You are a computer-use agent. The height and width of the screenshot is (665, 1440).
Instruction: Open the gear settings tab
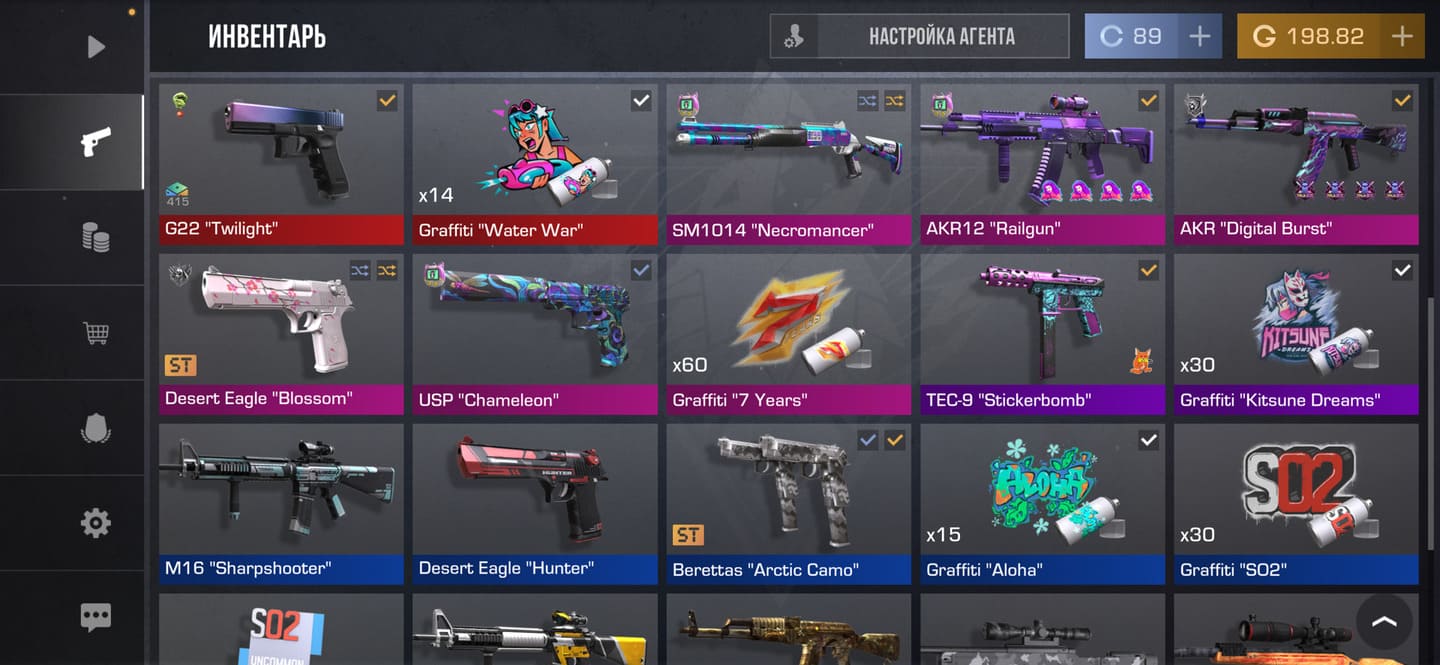click(x=95, y=522)
